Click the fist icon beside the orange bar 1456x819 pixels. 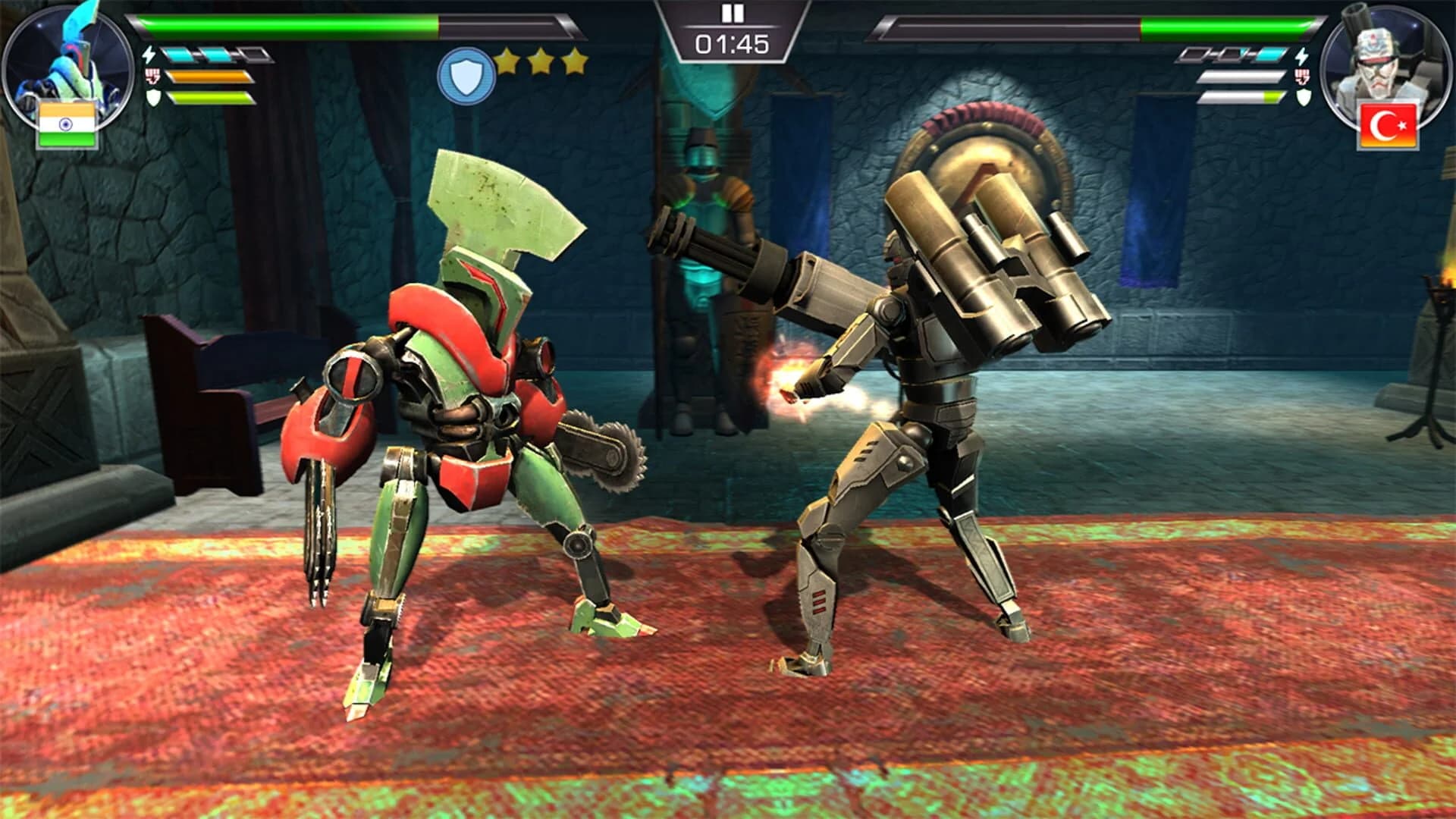152,76
